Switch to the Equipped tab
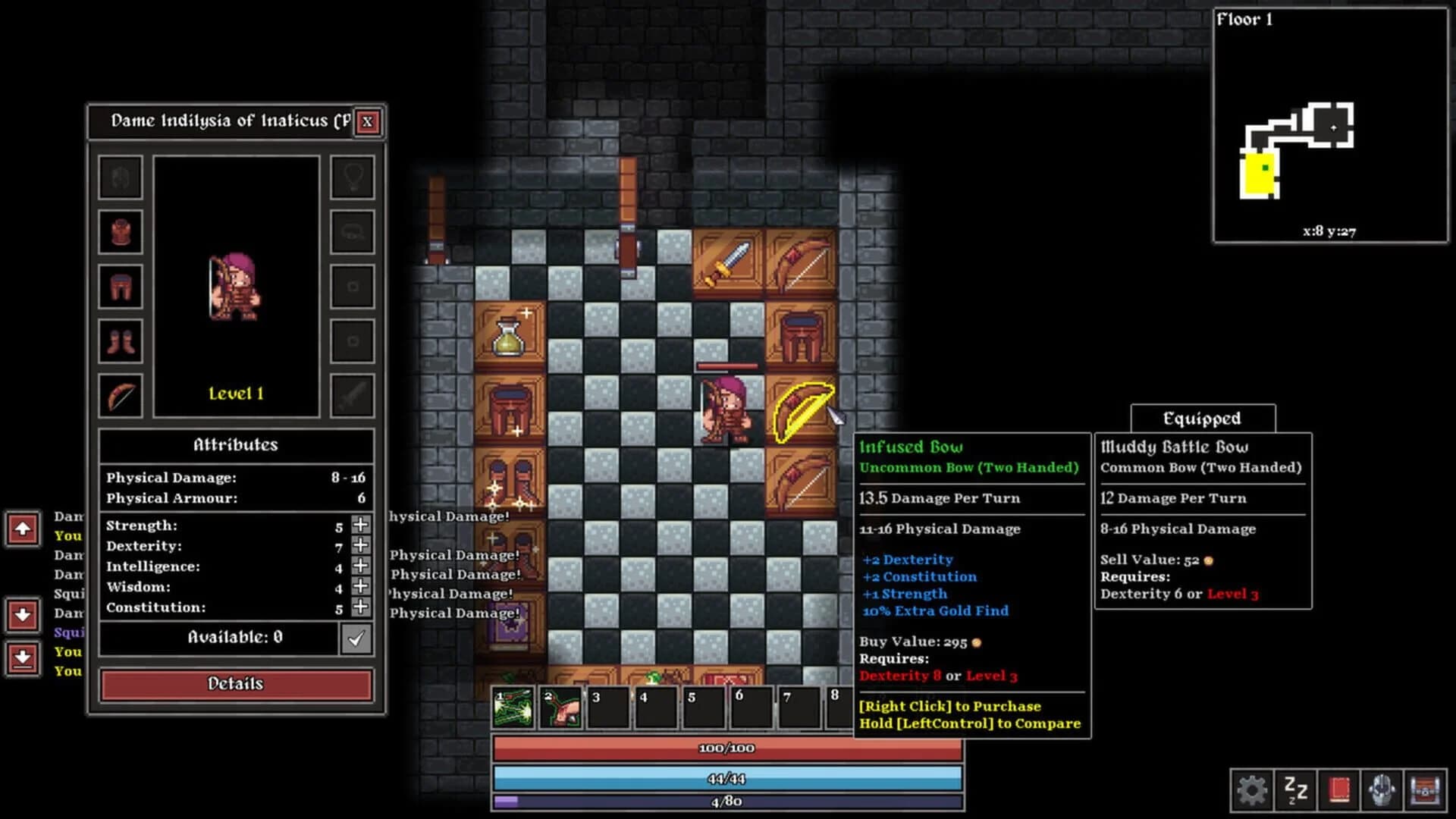 [1202, 419]
